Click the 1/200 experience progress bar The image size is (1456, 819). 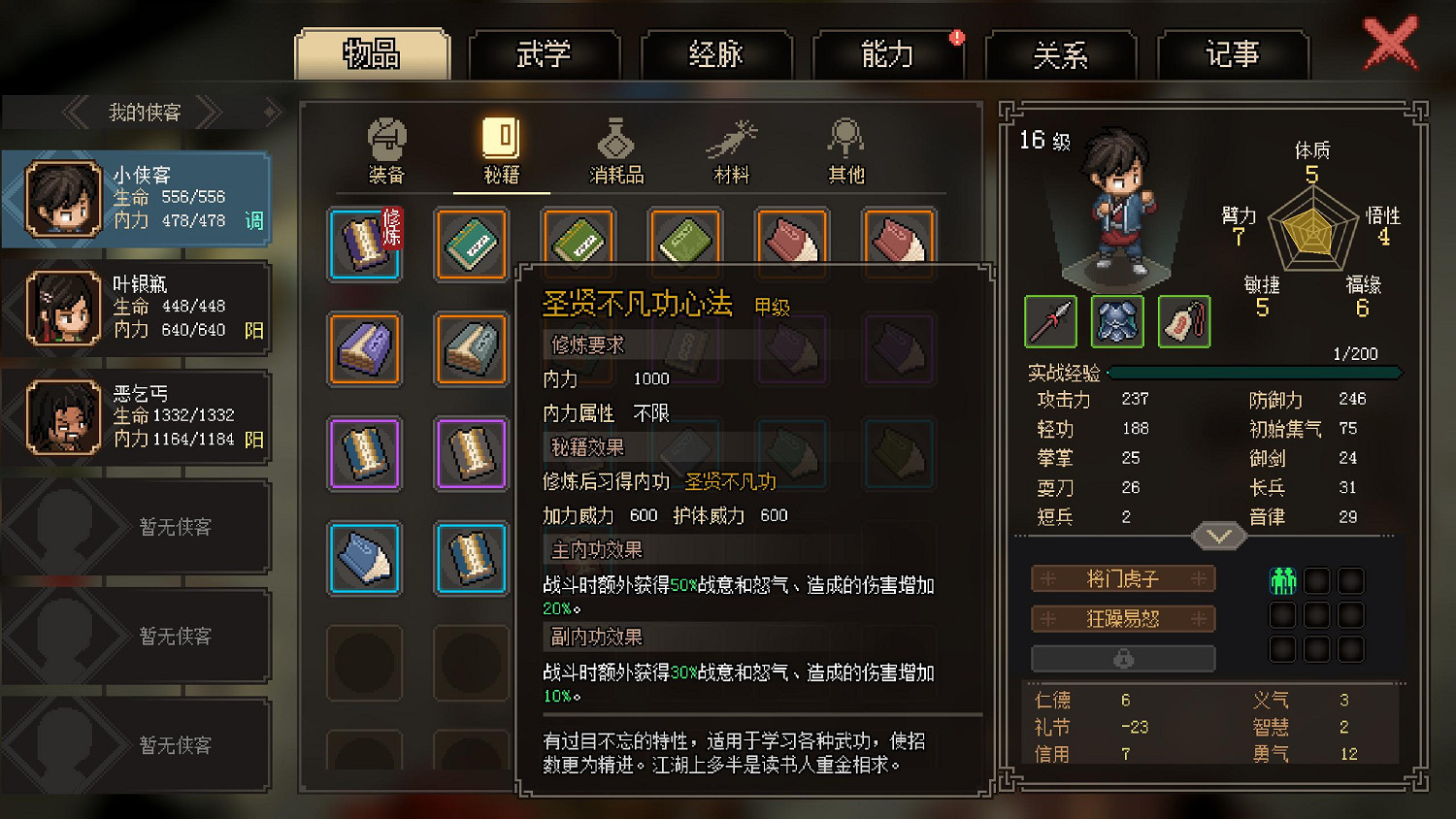[x=1255, y=372]
